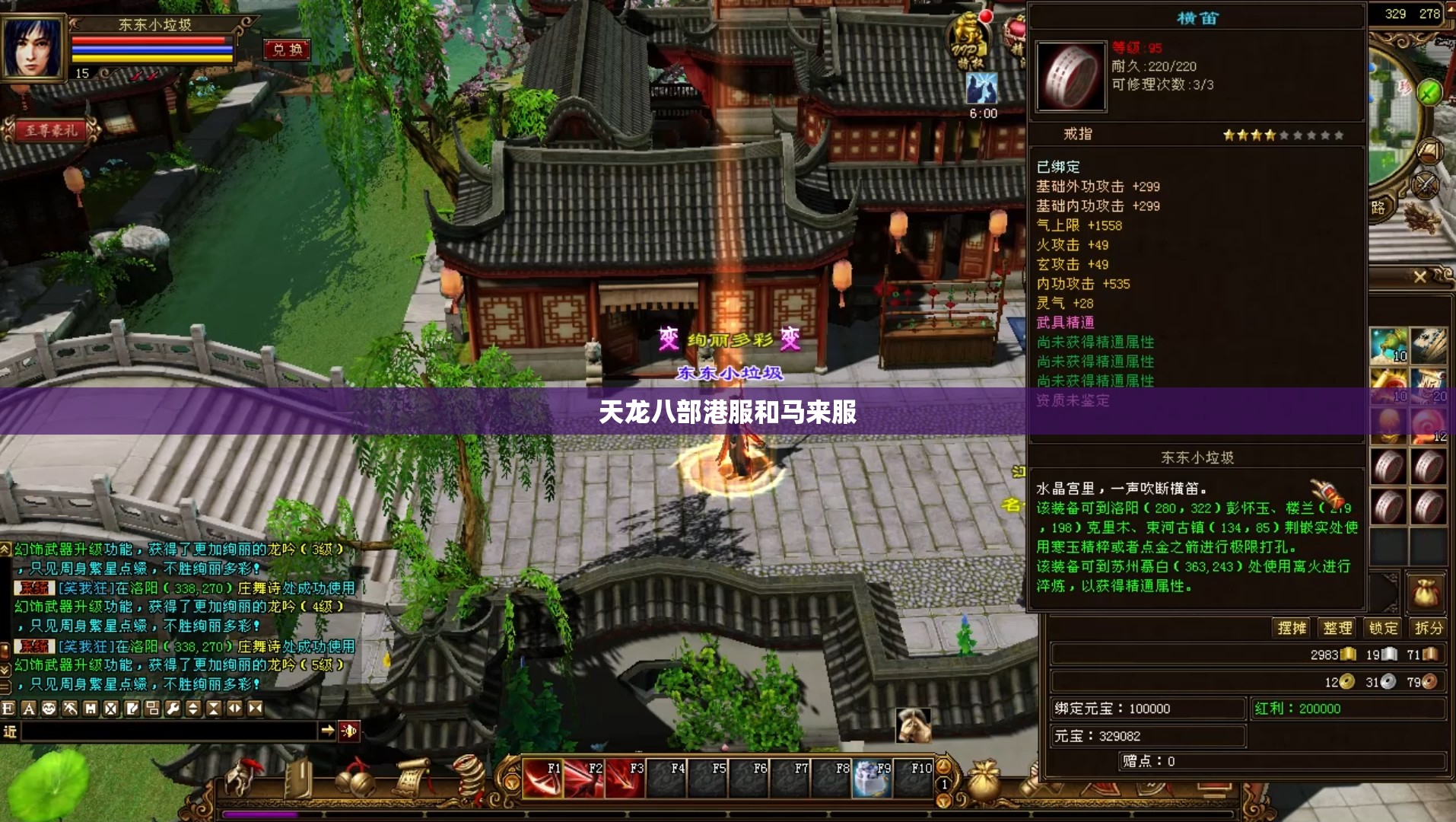Click inside the chat input field
The height and width of the screenshot is (822, 1456).
click(x=167, y=732)
